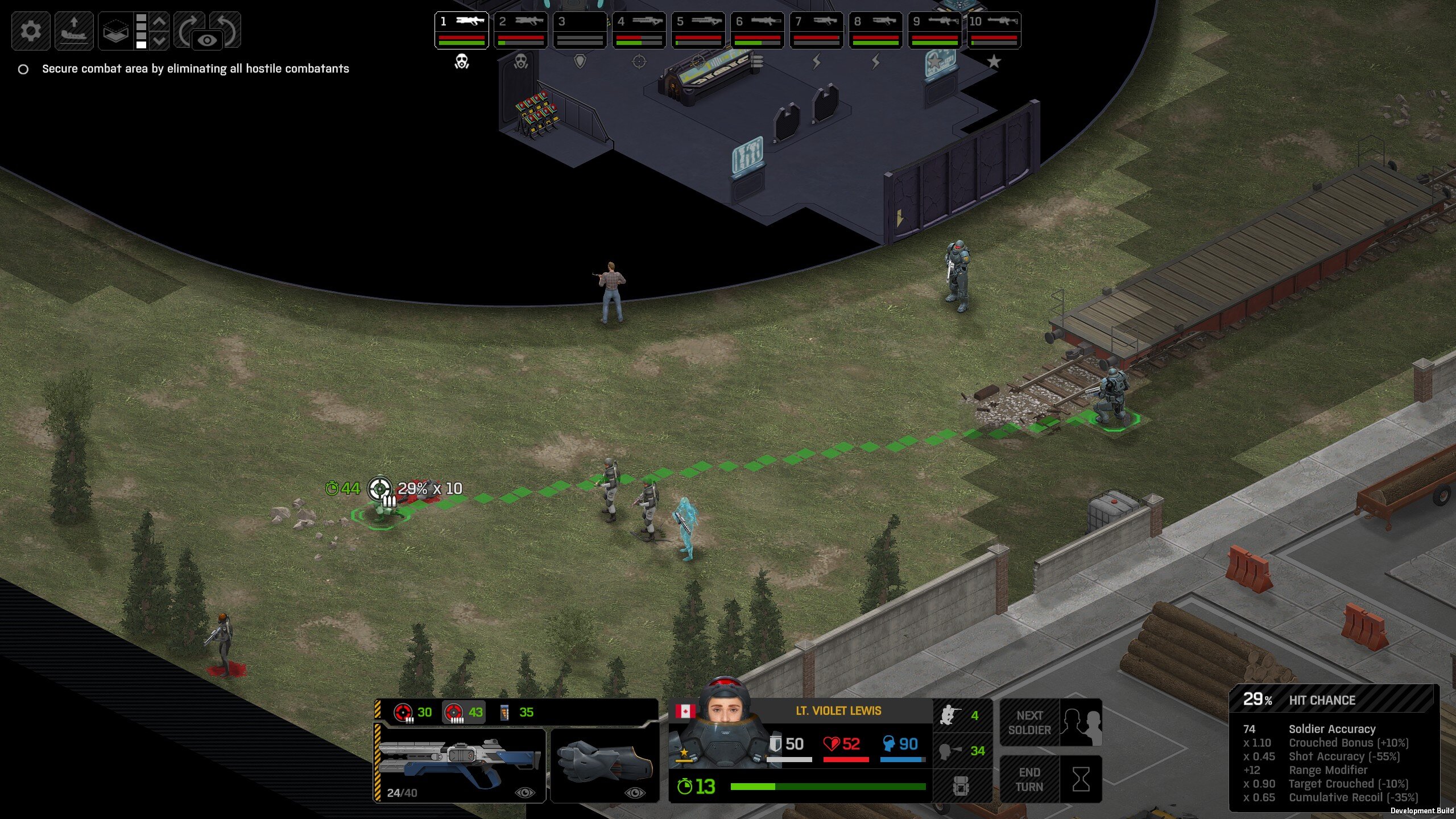
Task: Choose the 43 TU burst fire mode
Action: coord(464,712)
